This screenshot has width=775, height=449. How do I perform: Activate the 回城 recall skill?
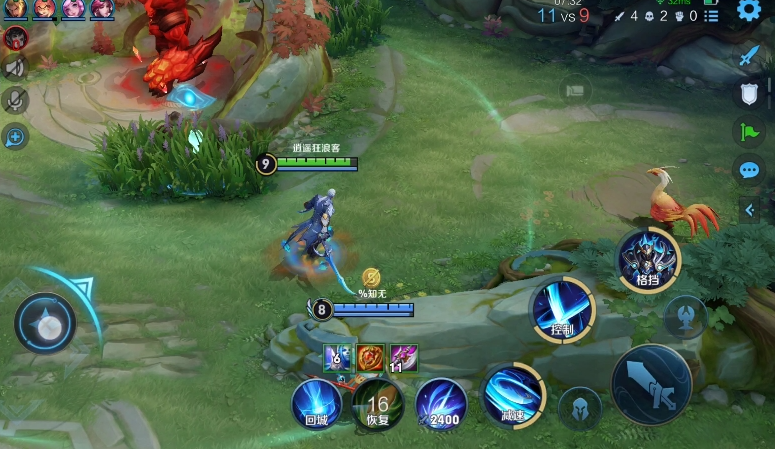pyautogui.click(x=316, y=403)
